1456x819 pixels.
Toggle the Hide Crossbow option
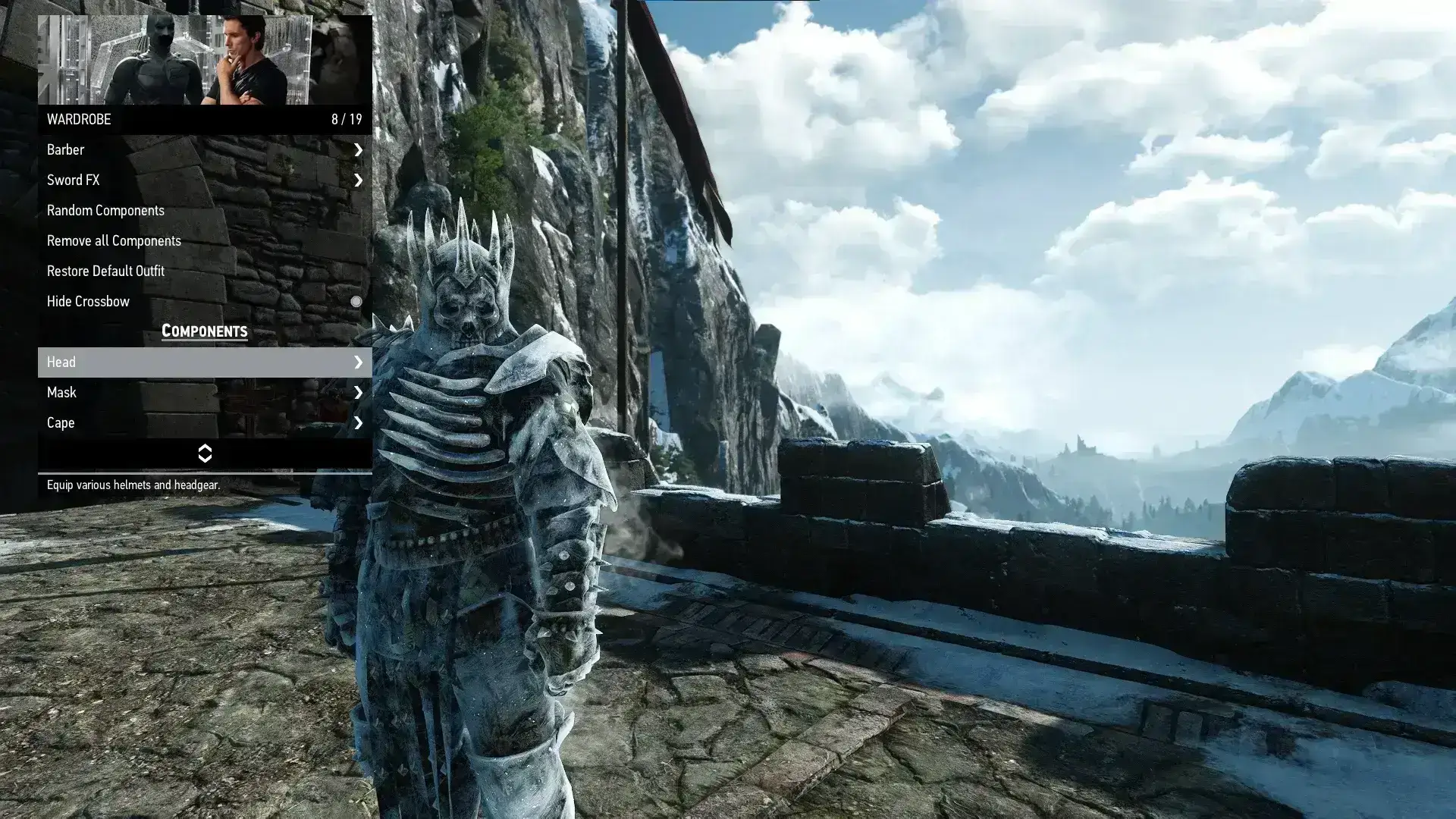point(356,302)
